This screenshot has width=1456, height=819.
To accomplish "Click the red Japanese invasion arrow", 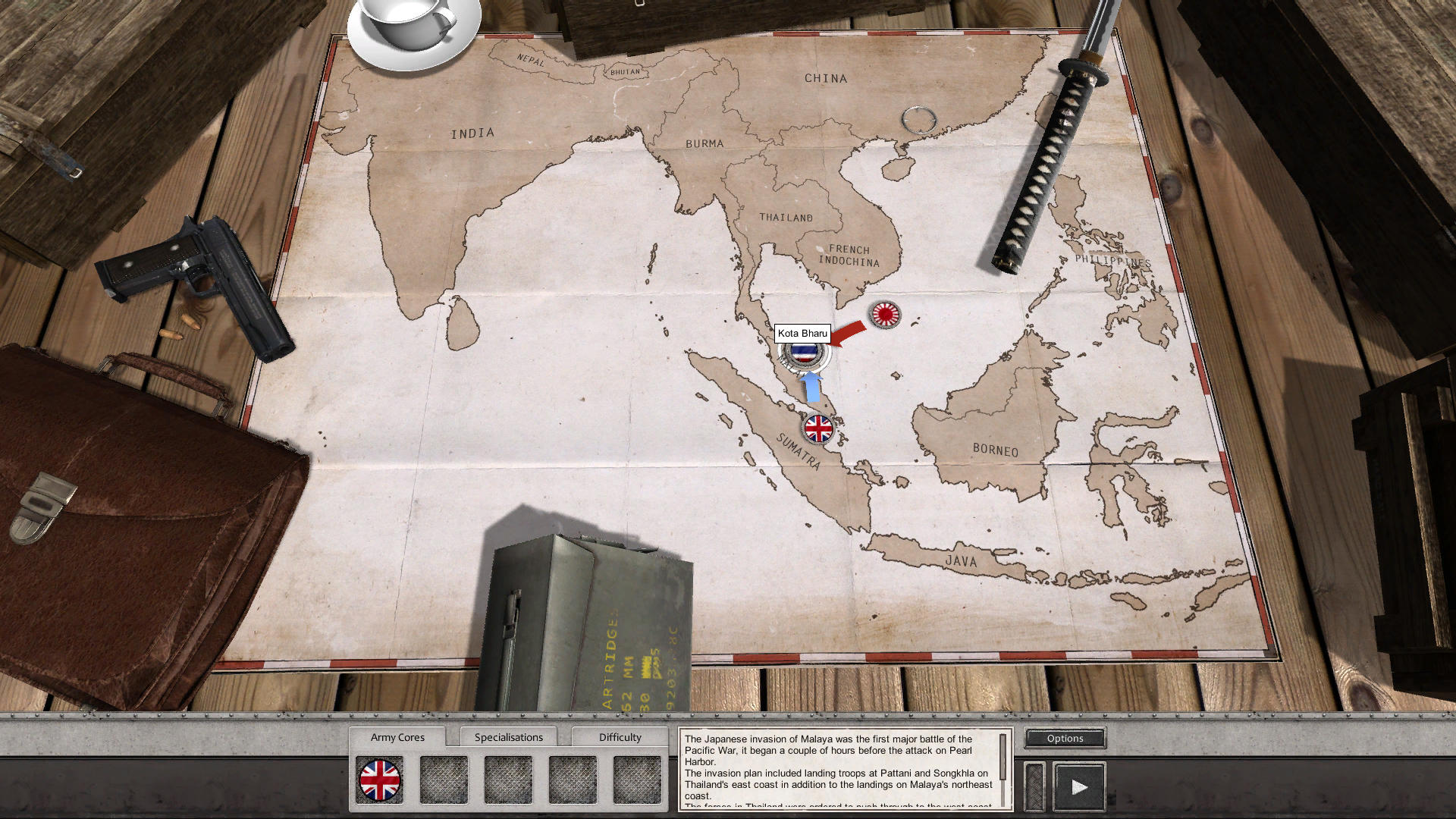I will (x=850, y=331).
